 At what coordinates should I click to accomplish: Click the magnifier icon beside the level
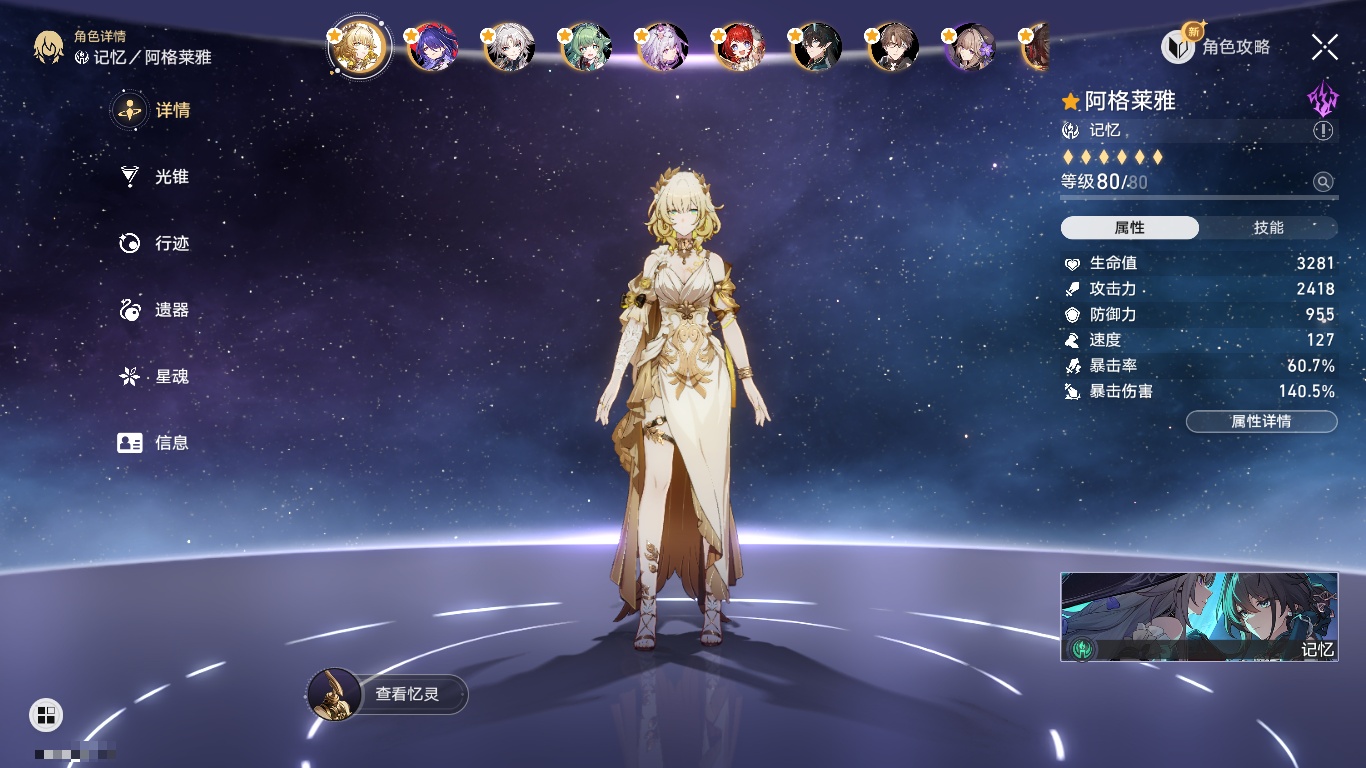1323,182
